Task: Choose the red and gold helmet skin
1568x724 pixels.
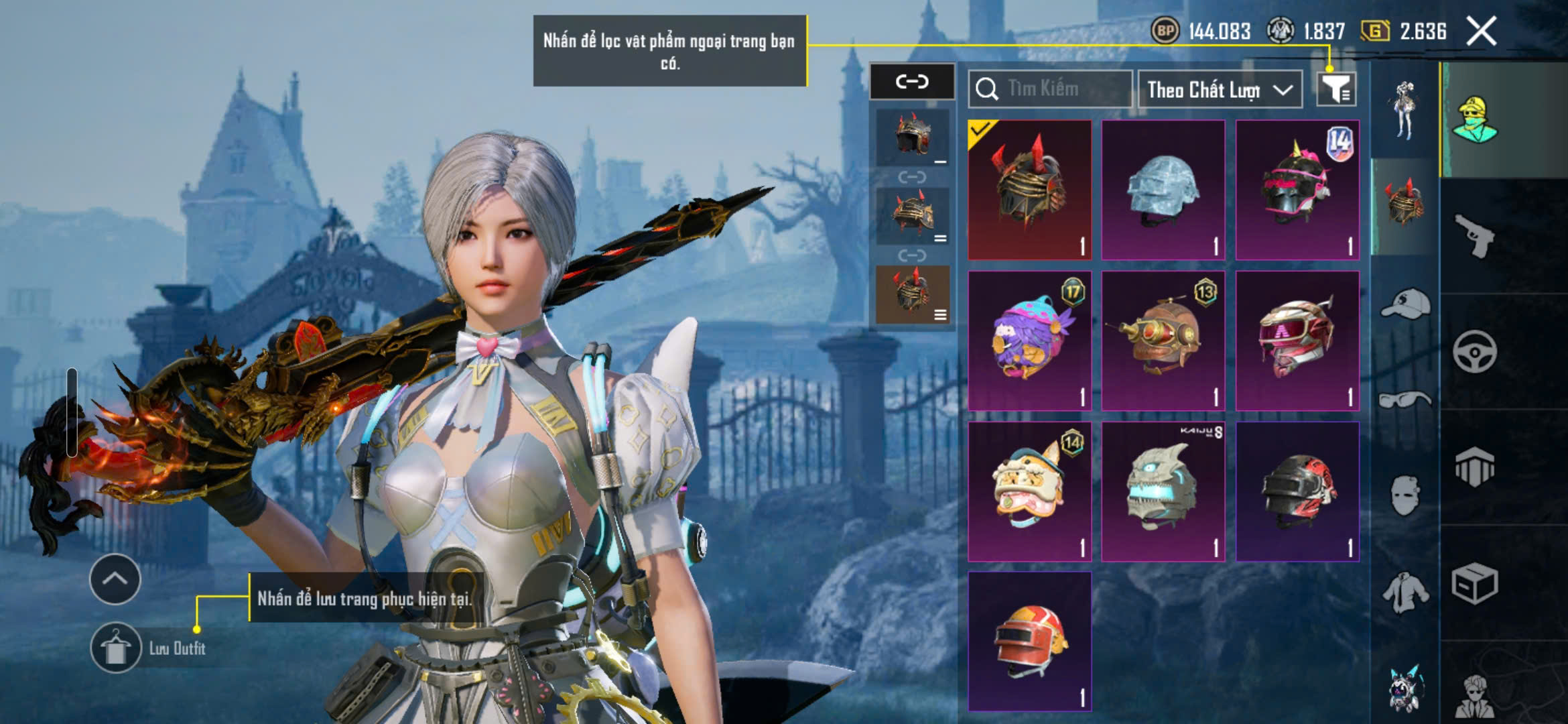Action: coord(1030,642)
